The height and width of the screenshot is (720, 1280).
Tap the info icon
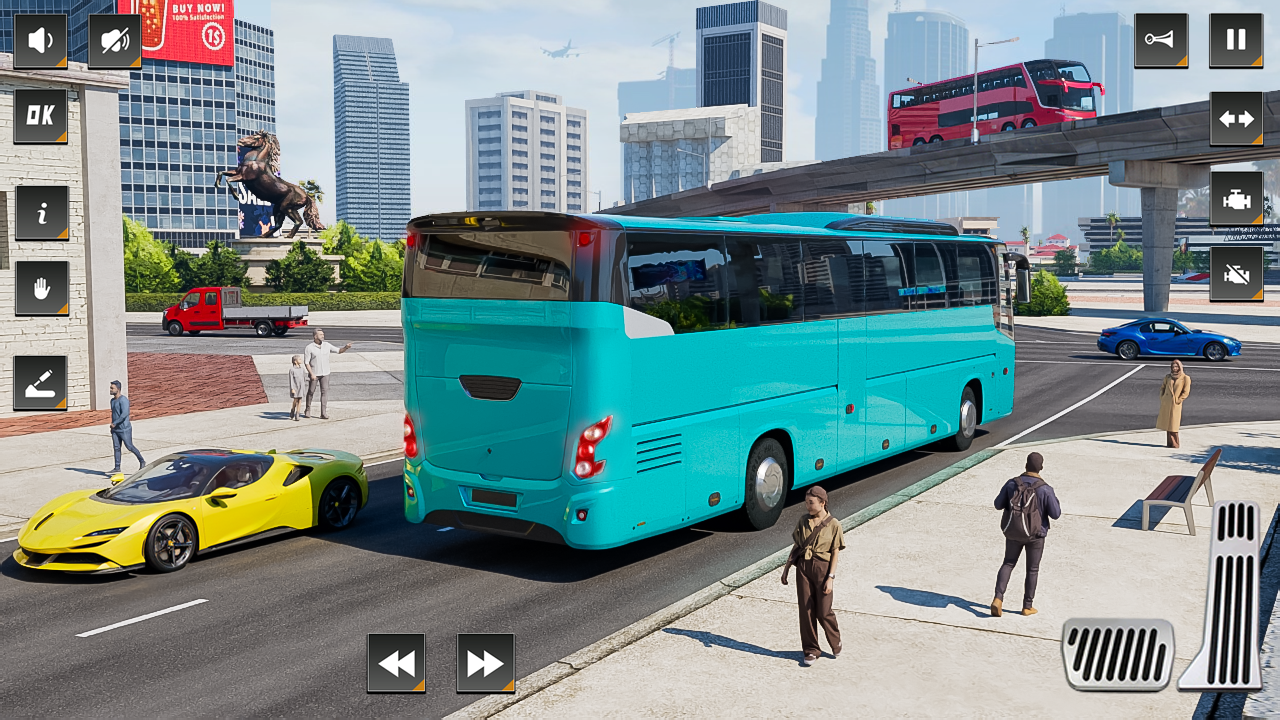(x=40, y=212)
